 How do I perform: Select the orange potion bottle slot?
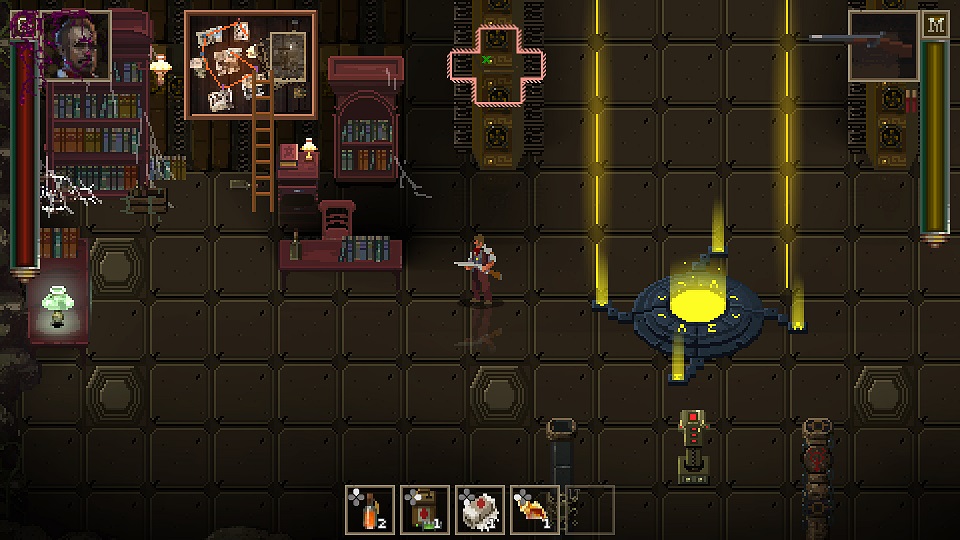click(x=370, y=509)
